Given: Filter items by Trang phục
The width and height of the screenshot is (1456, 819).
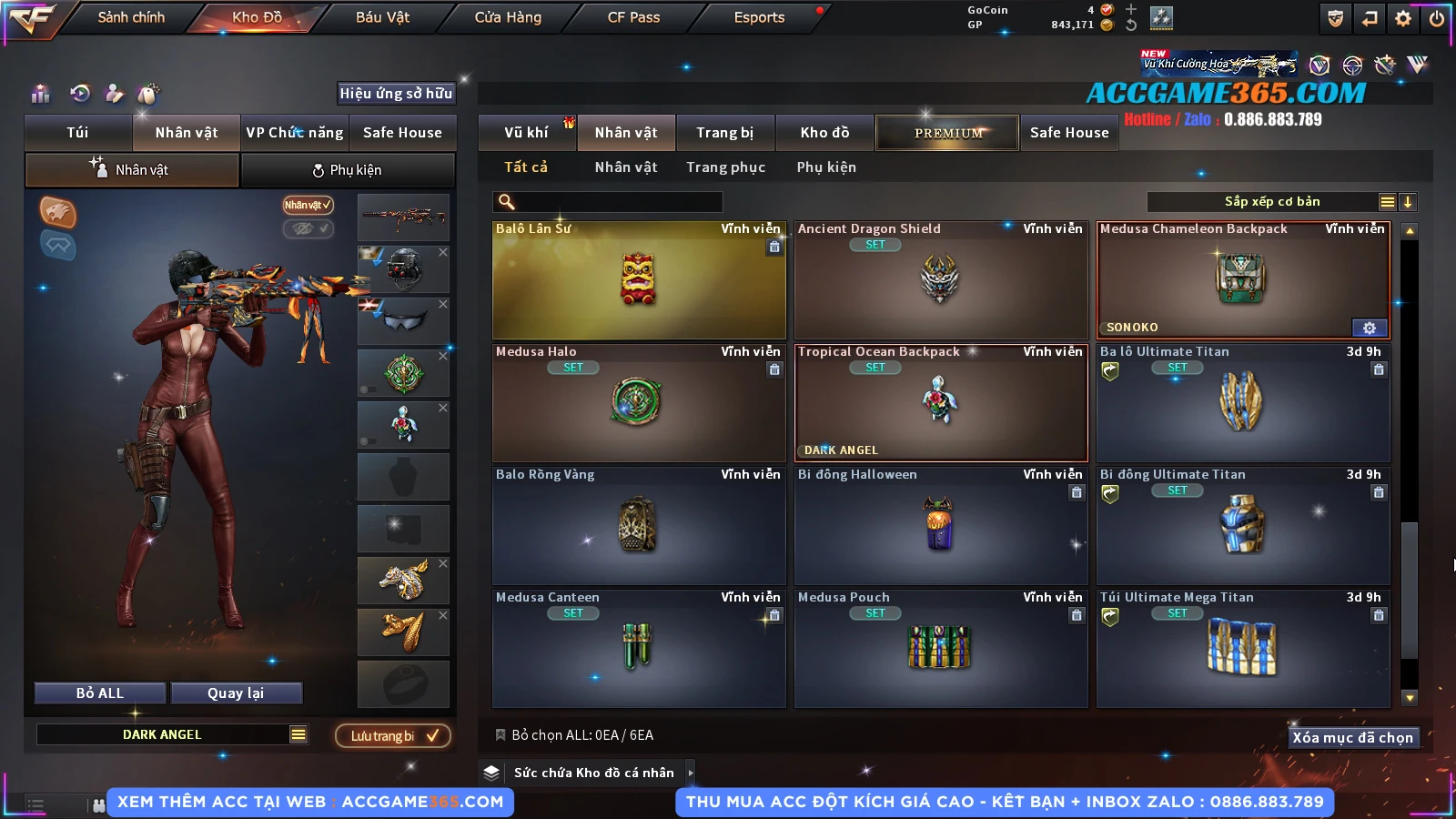Looking at the screenshot, I should pyautogui.click(x=725, y=167).
